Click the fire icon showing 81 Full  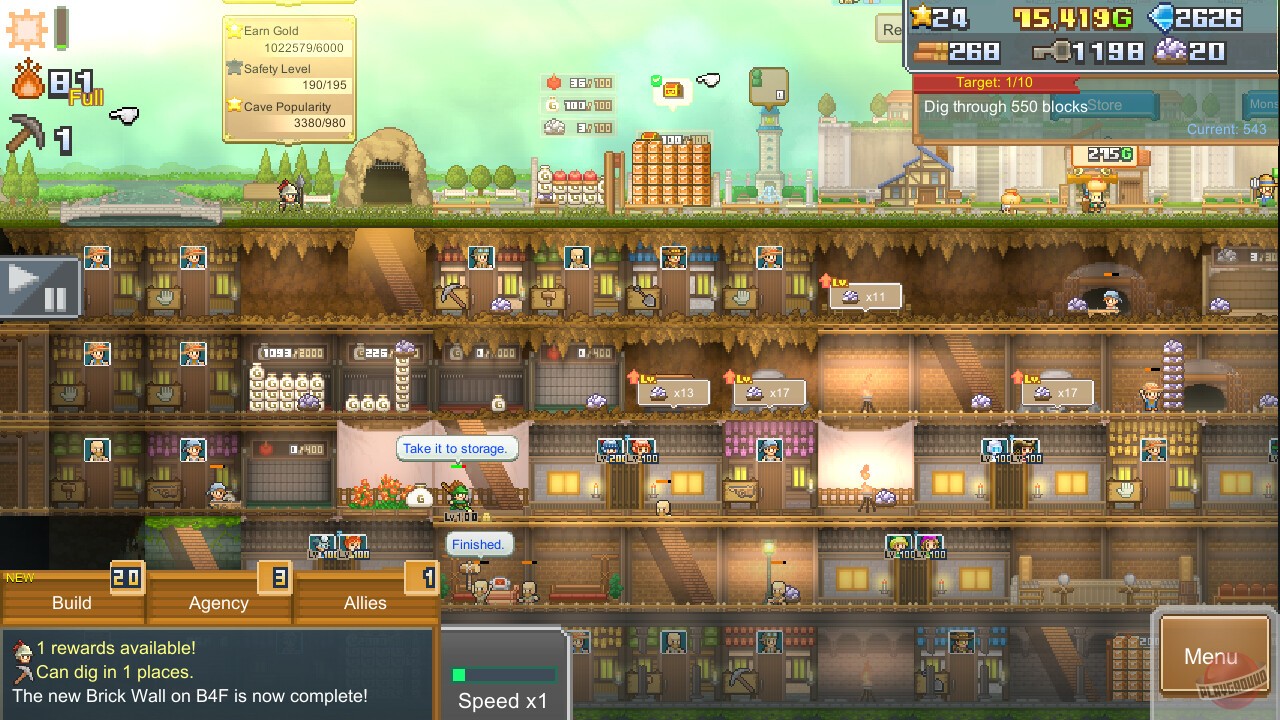[x=28, y=80]
